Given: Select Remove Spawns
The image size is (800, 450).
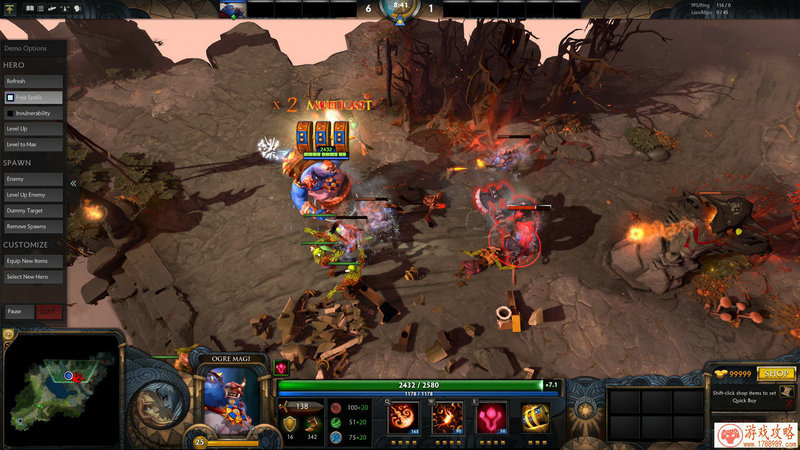Looking at the screenshot, I should [x=34, y=226].
